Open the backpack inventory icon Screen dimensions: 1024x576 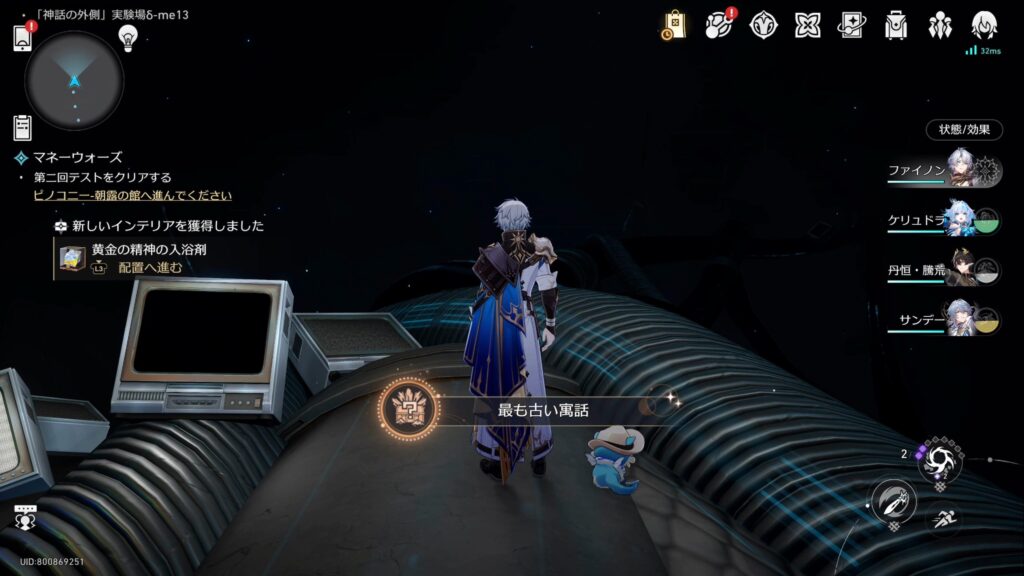tap(896, 25)
